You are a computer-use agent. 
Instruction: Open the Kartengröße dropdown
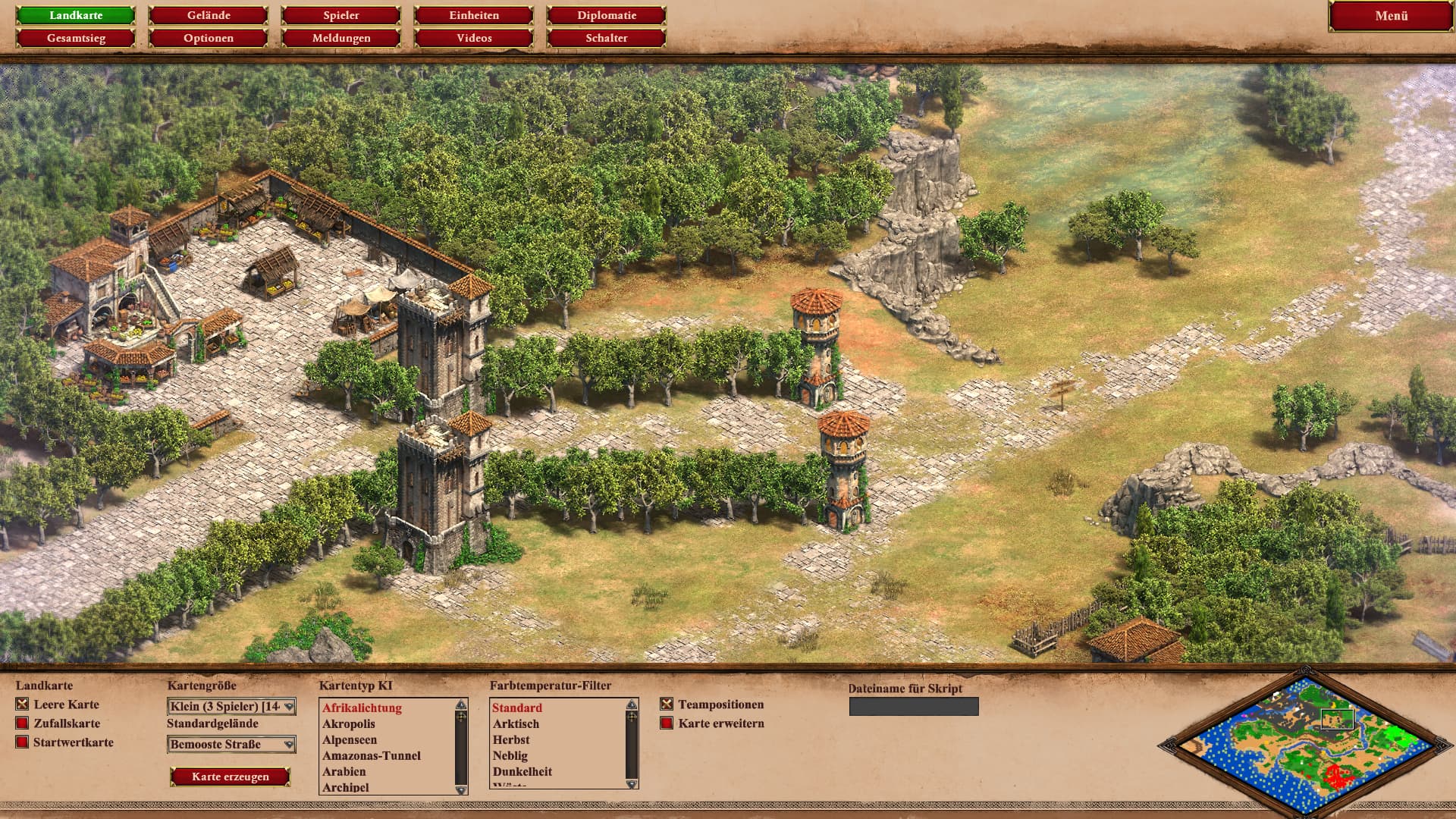coord(231,707)
